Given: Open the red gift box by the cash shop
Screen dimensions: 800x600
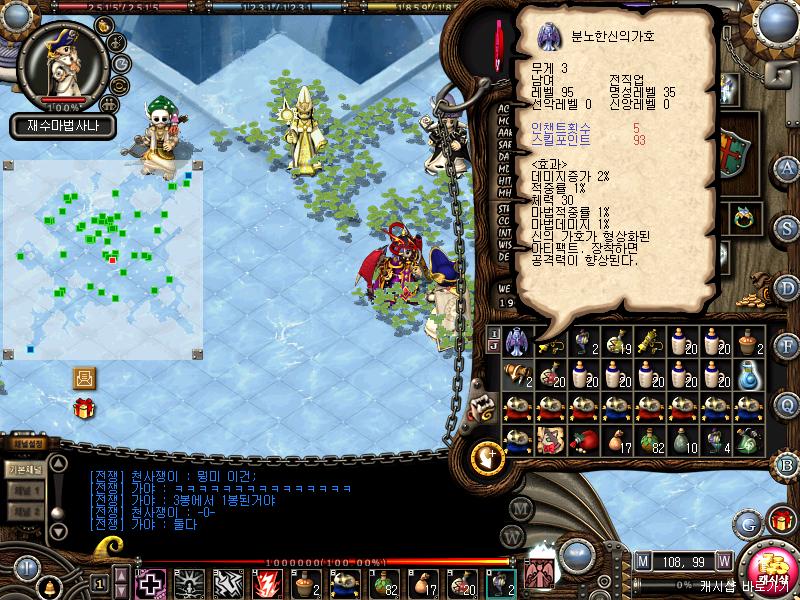Looking at the screenshot, I should point(782,520).
